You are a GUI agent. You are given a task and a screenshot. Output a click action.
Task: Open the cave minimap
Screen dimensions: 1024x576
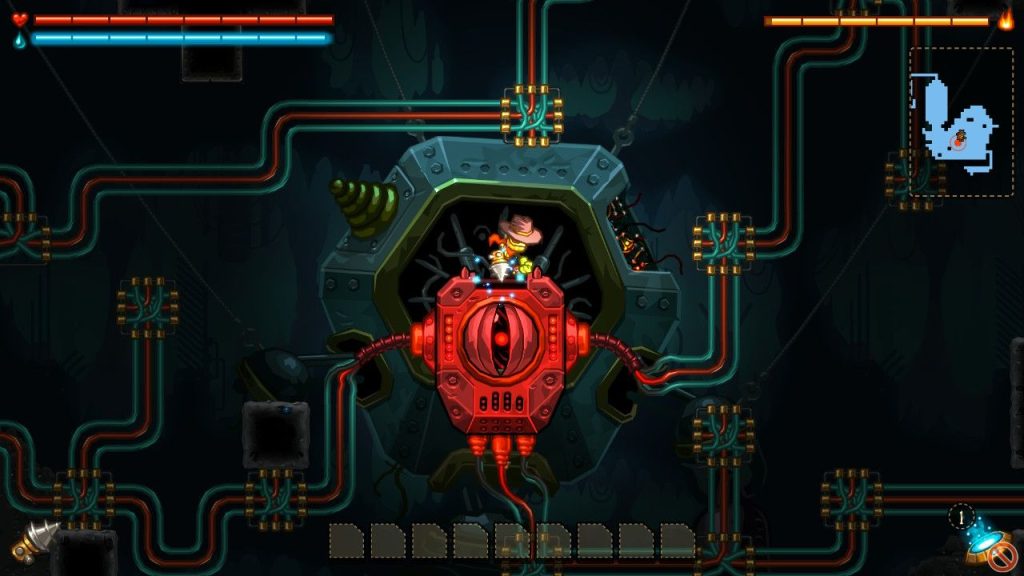(x=960, y=122)
